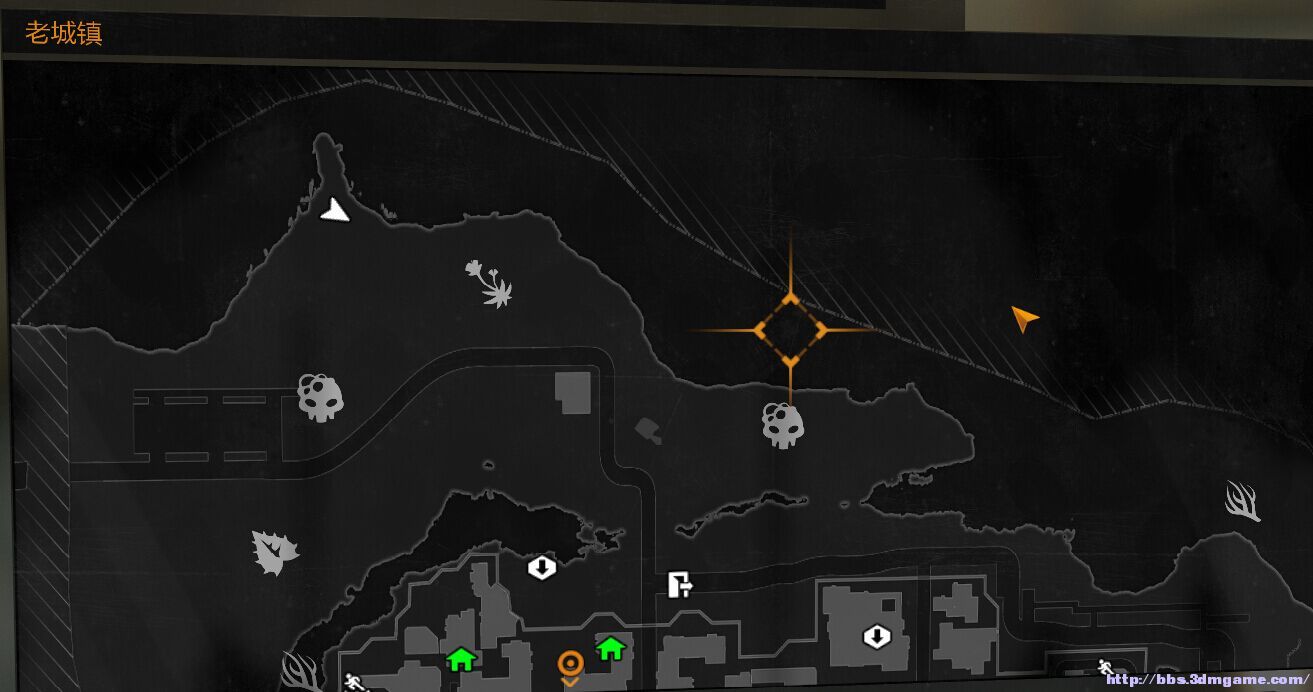Select the flower herb map marker
The height and width of the screenshot is (692, 1313).
pyautogui.click(x=489, y=283)
